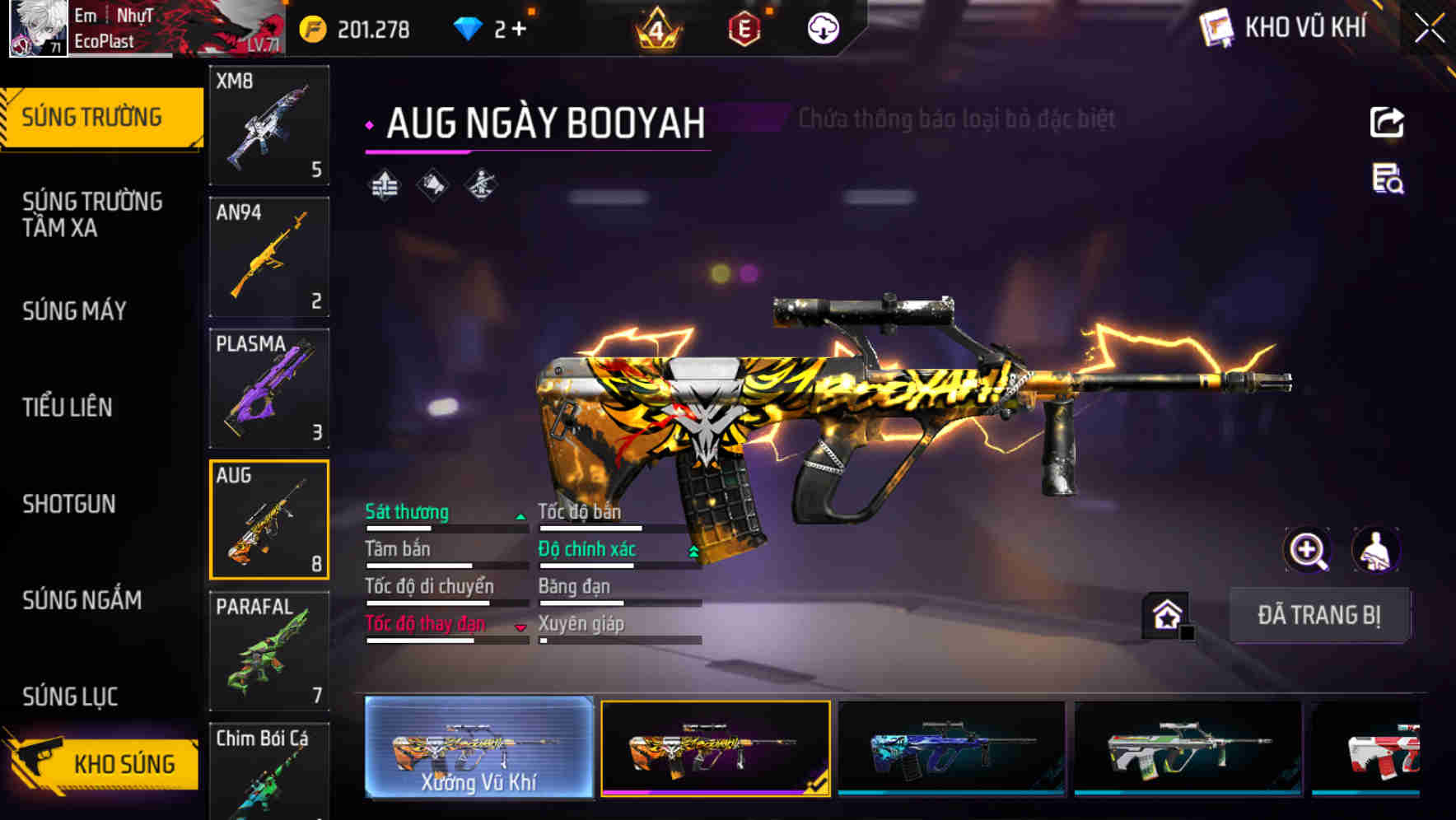Choose the AN94 weapon tile
The image size is (1456, 820).
269,257
